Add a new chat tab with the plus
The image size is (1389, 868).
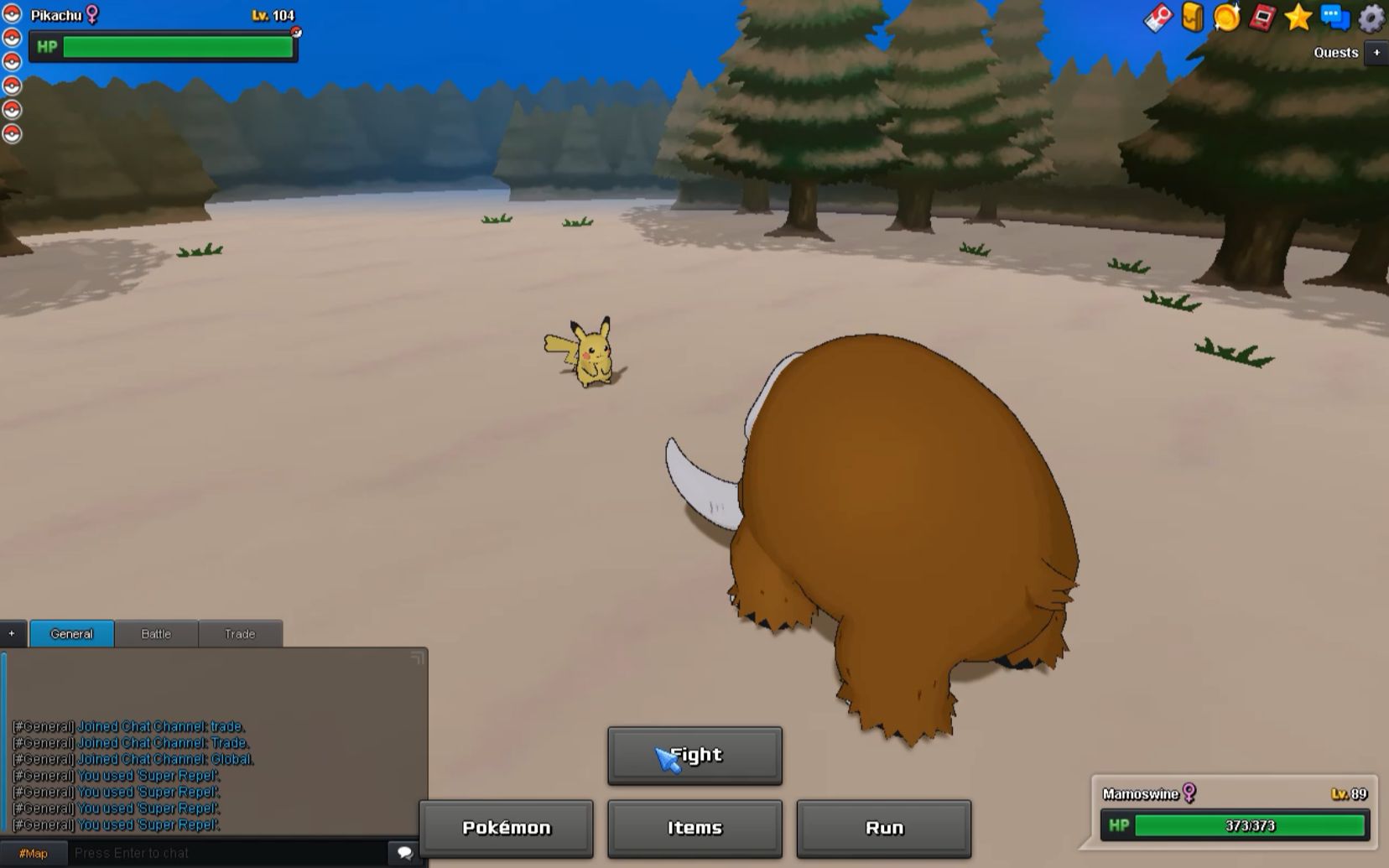point(10,633)
